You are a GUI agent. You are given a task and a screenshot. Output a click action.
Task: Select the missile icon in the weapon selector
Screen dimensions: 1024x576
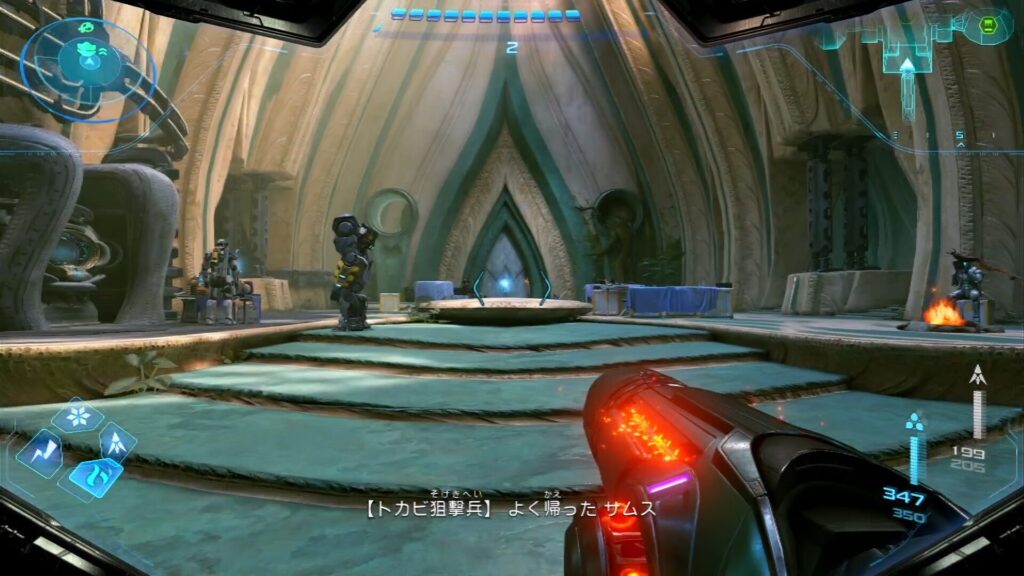116,440
